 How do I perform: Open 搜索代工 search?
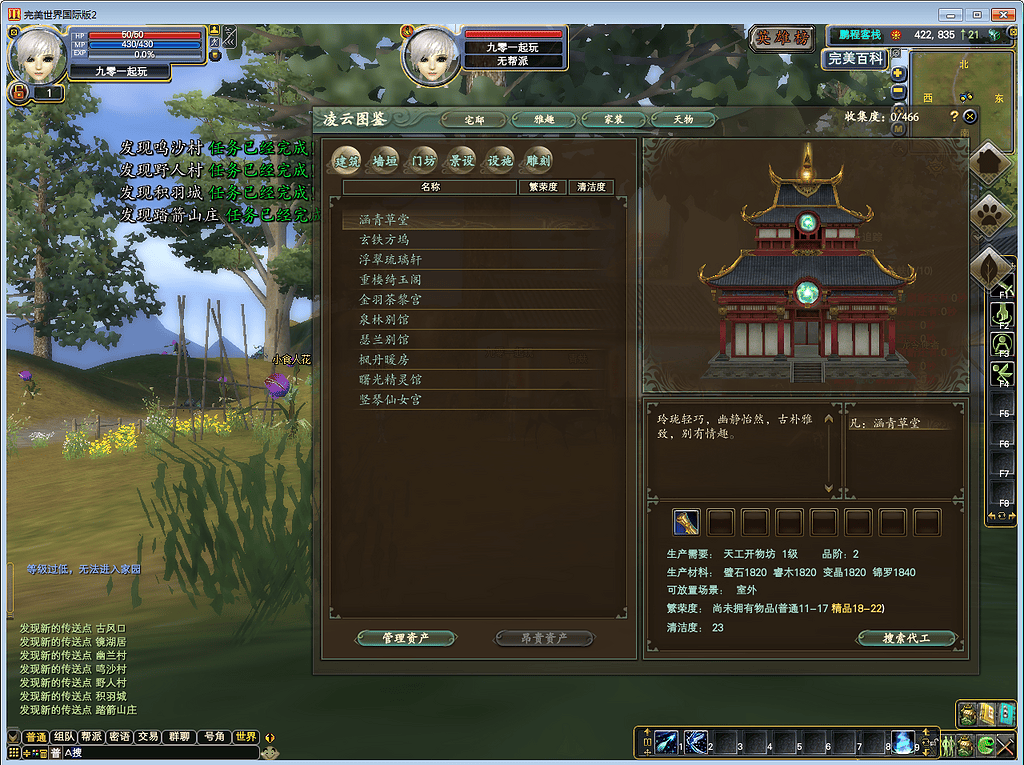[x=906, y=638]
